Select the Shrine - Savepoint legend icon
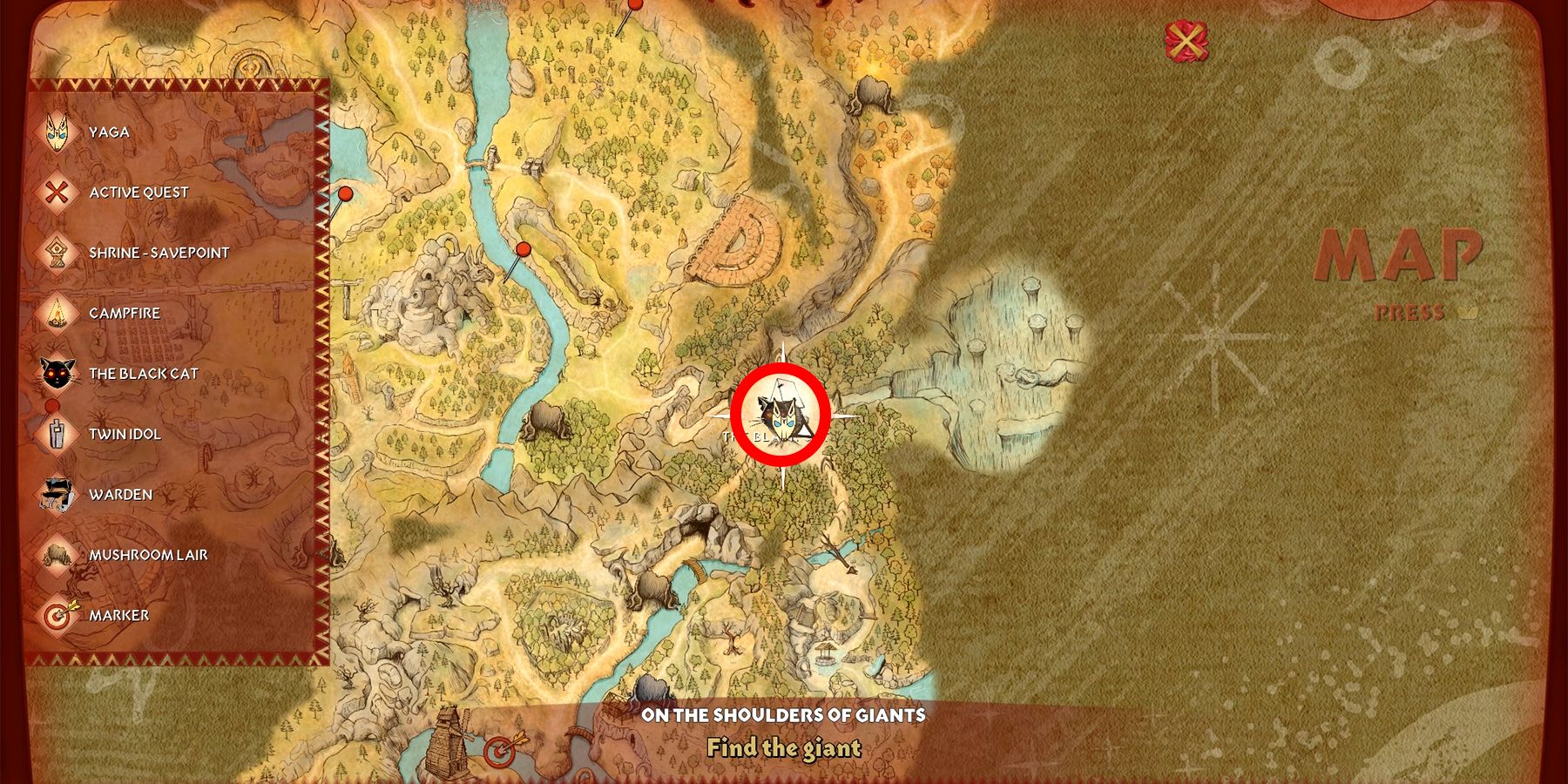 tap(57, 253)
